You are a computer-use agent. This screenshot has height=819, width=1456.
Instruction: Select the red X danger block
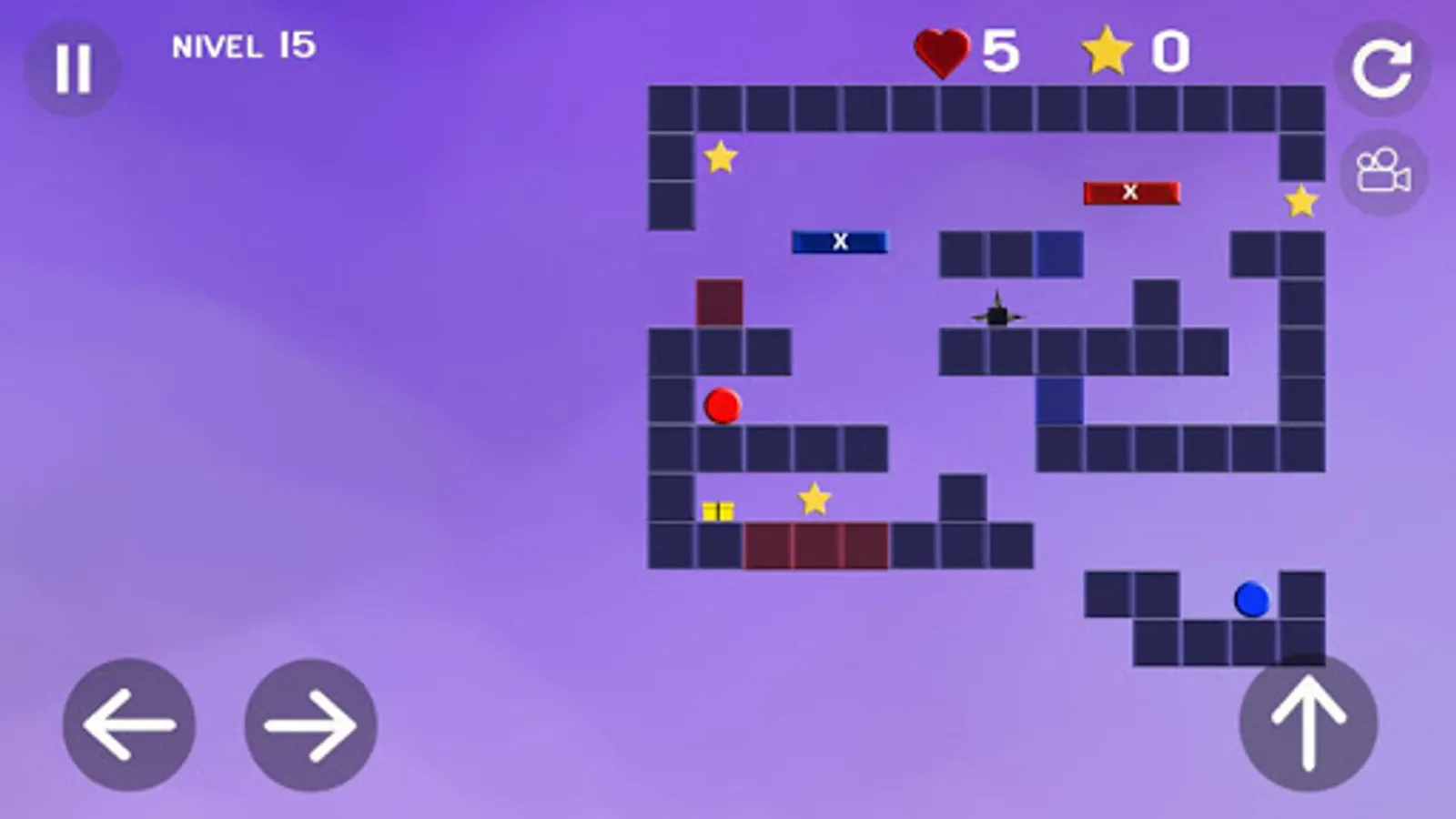pyautogui.click(x=1130, y=190)
